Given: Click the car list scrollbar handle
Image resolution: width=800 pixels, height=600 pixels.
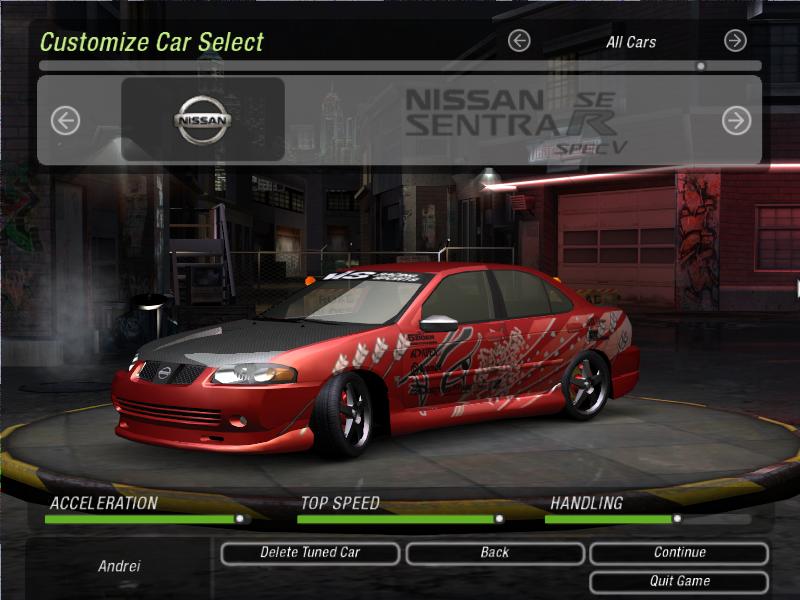Looking at the screenshot, I should pyautogui.click(x=700, y=66).
